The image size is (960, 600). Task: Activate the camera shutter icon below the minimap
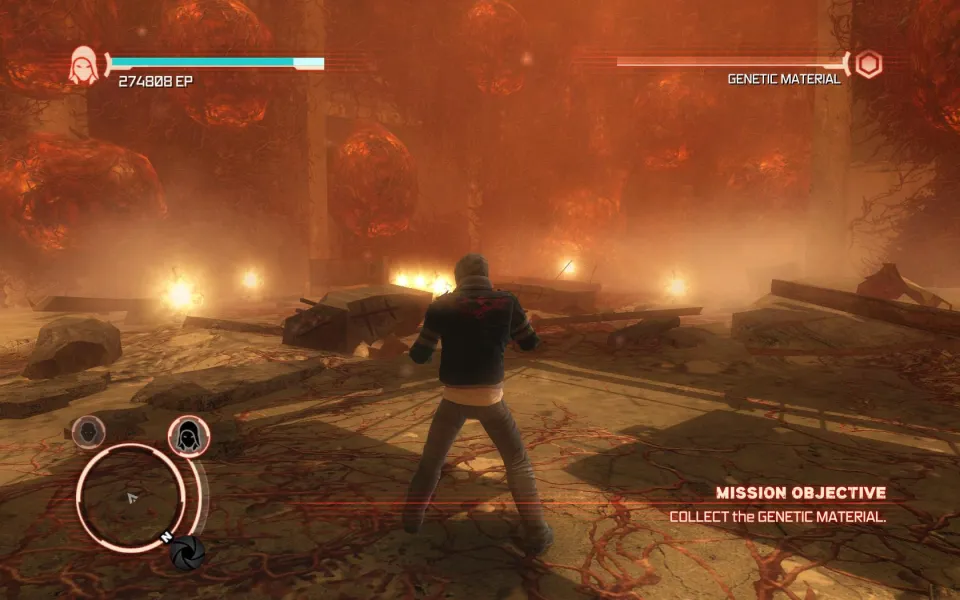187,552
